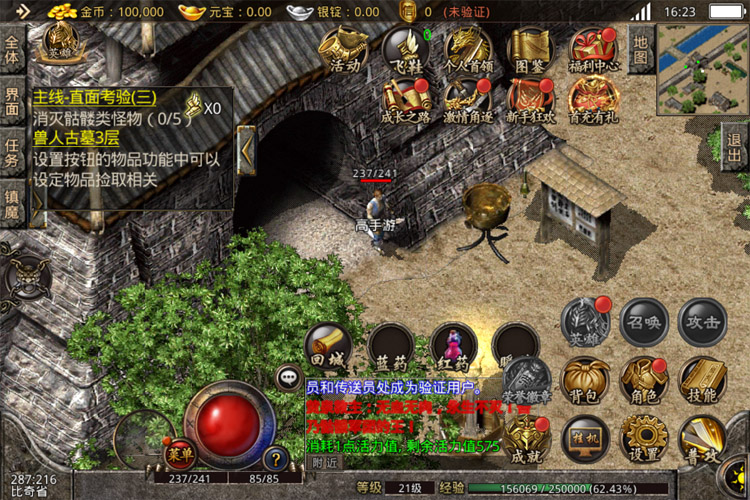
Task: Switch to the 全体 tab
Action: (12, 49)
